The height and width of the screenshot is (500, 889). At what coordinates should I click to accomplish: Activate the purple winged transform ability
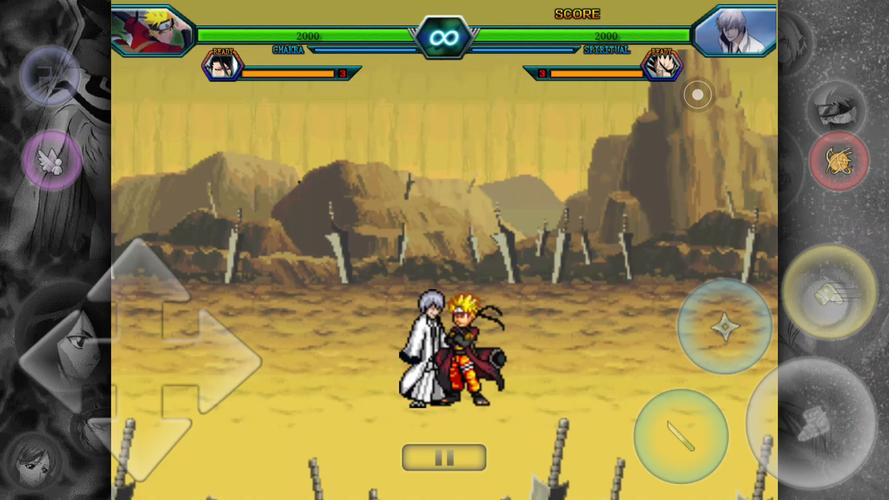click(x=52, y=160)
